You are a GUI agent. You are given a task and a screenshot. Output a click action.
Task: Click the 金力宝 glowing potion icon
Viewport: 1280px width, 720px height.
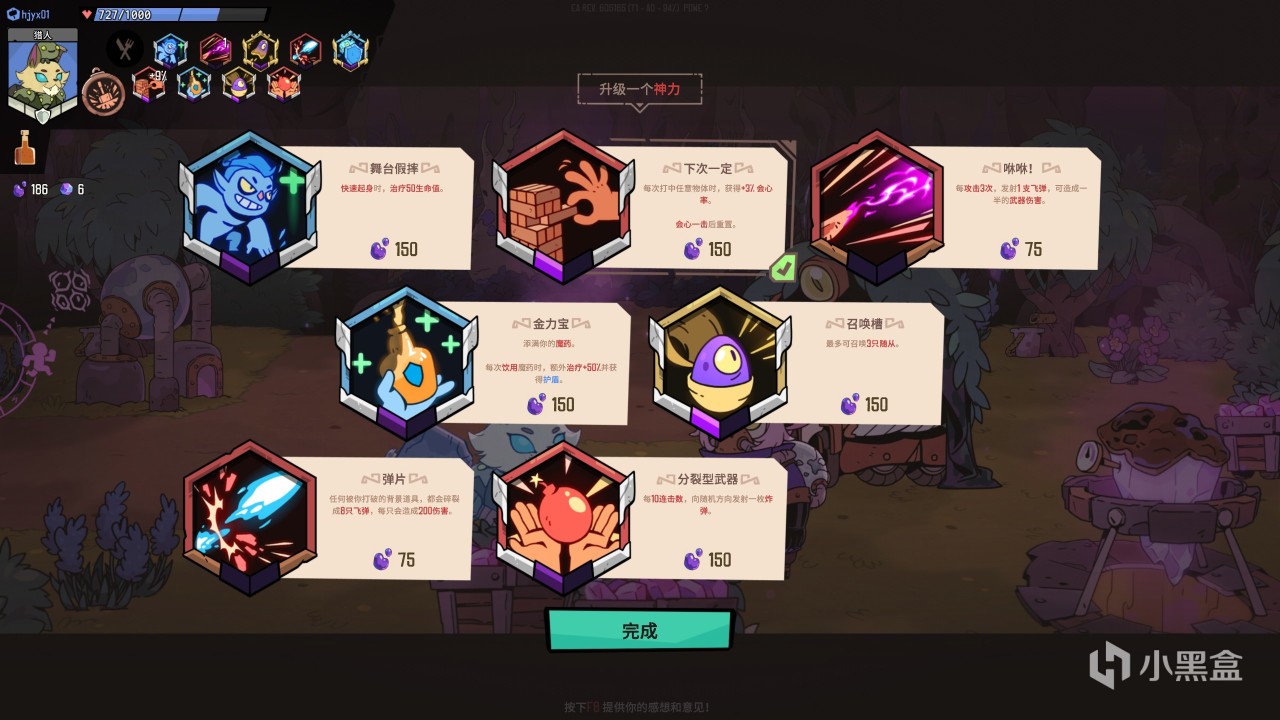pyautogui.click(x=406, y=362)
